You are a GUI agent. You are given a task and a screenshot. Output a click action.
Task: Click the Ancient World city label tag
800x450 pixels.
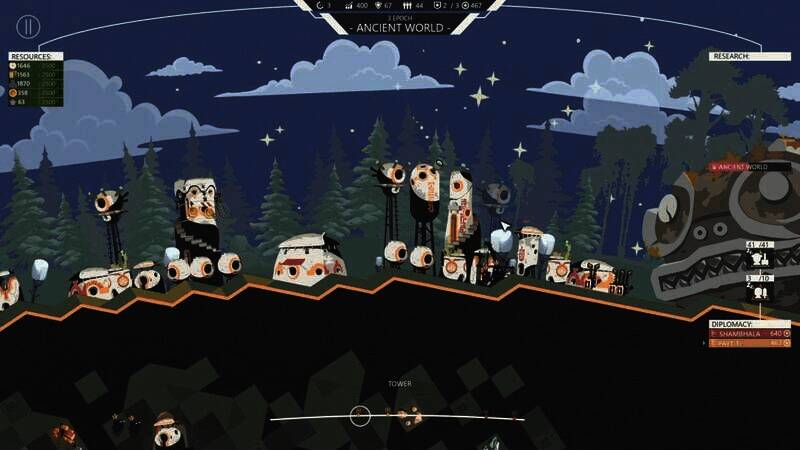[x=738, y=167]
